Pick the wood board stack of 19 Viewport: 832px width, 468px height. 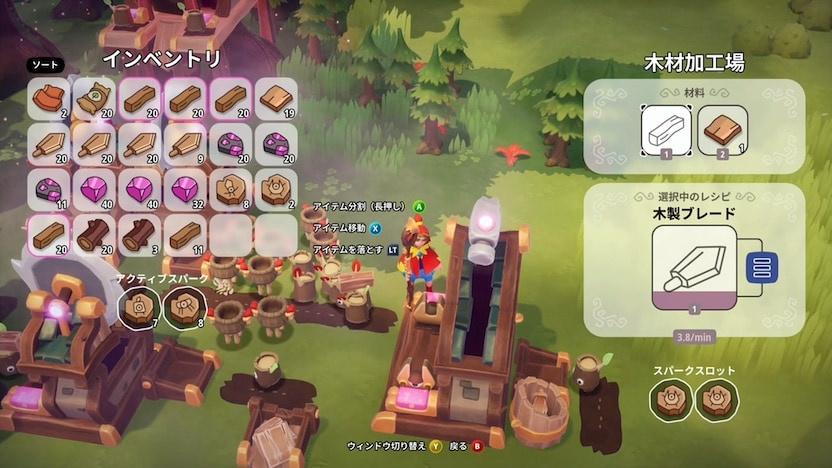(275, 99)
